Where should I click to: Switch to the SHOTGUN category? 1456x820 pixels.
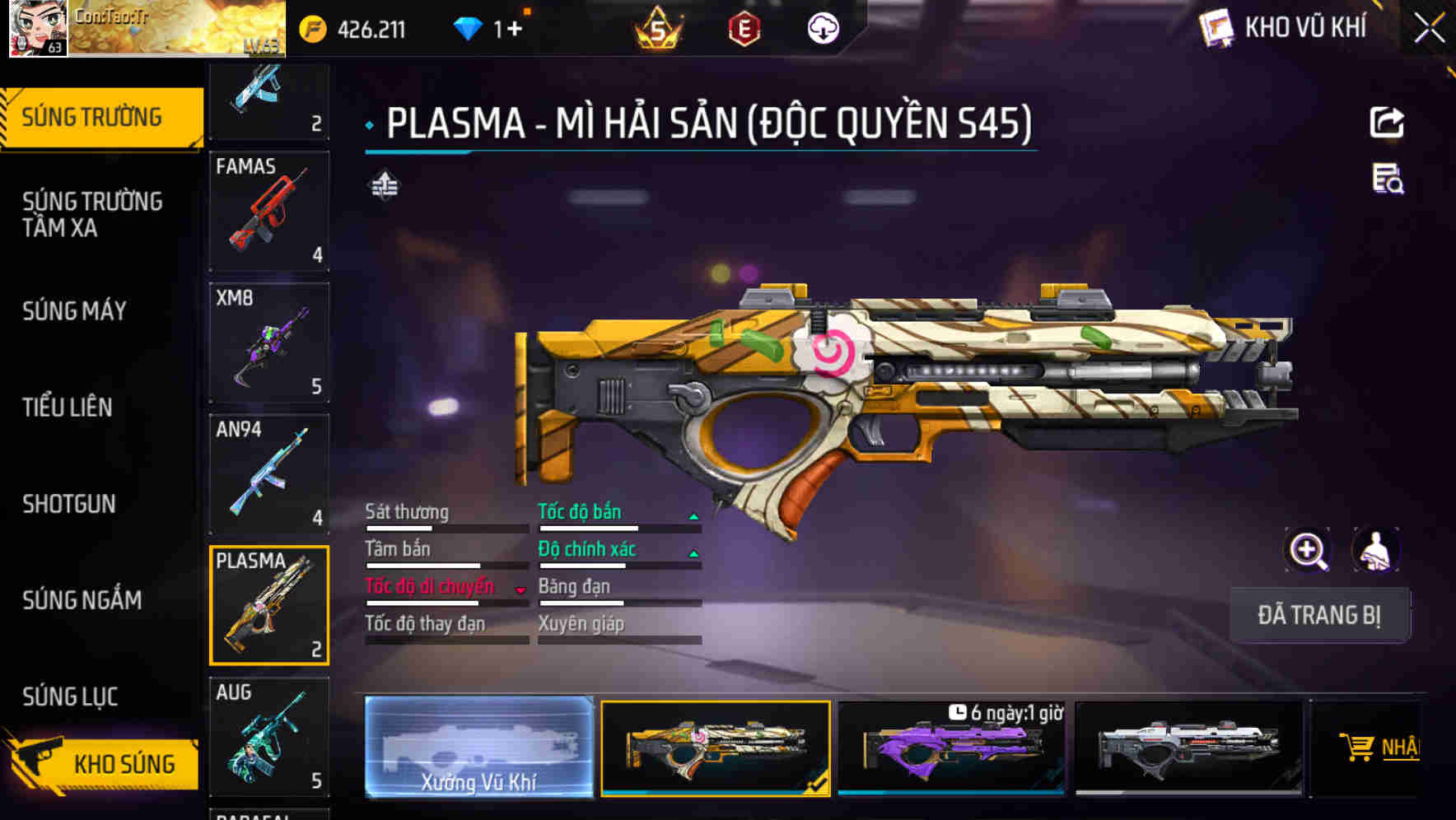(69, 504)
